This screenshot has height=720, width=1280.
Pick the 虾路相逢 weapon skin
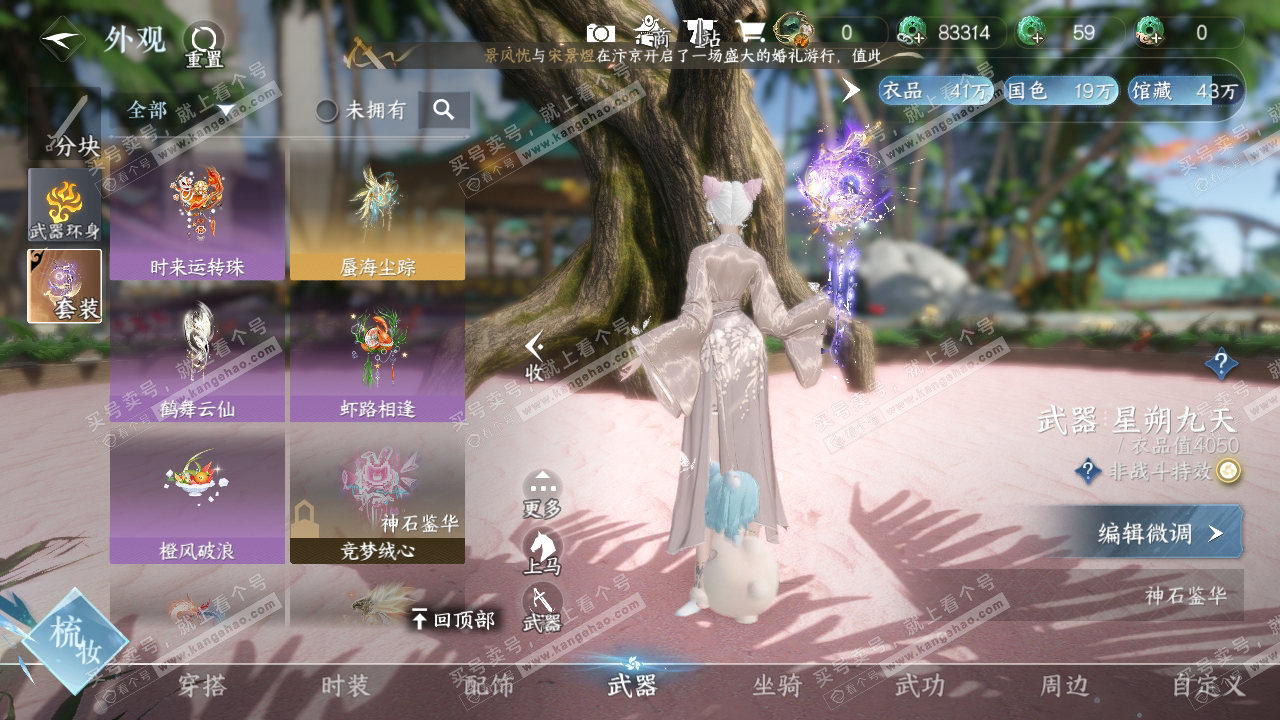[377, 358]
